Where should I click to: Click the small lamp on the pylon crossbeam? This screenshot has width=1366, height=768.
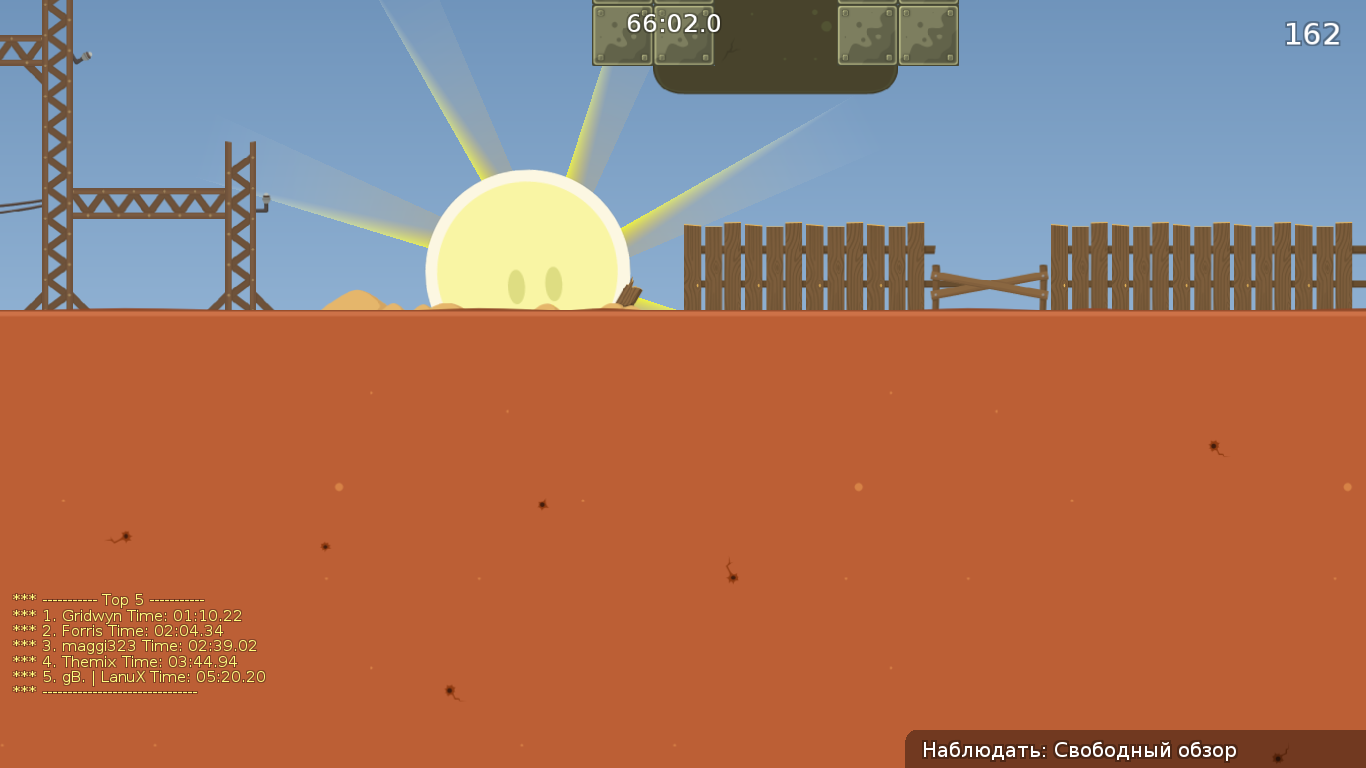[x=268, y=200]
